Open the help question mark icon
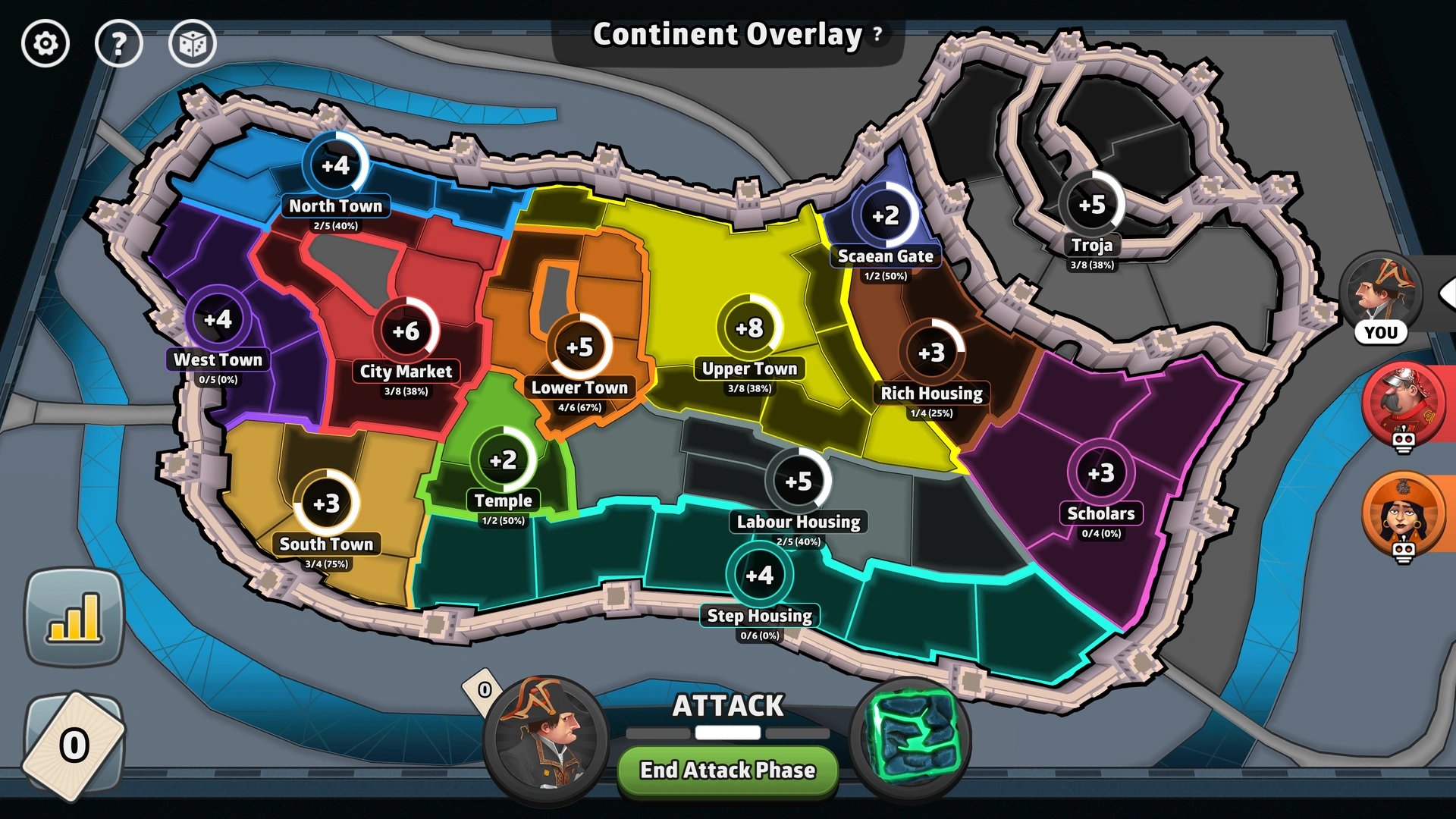Viewport: 1456px width, 819px height. click(119, 44)
